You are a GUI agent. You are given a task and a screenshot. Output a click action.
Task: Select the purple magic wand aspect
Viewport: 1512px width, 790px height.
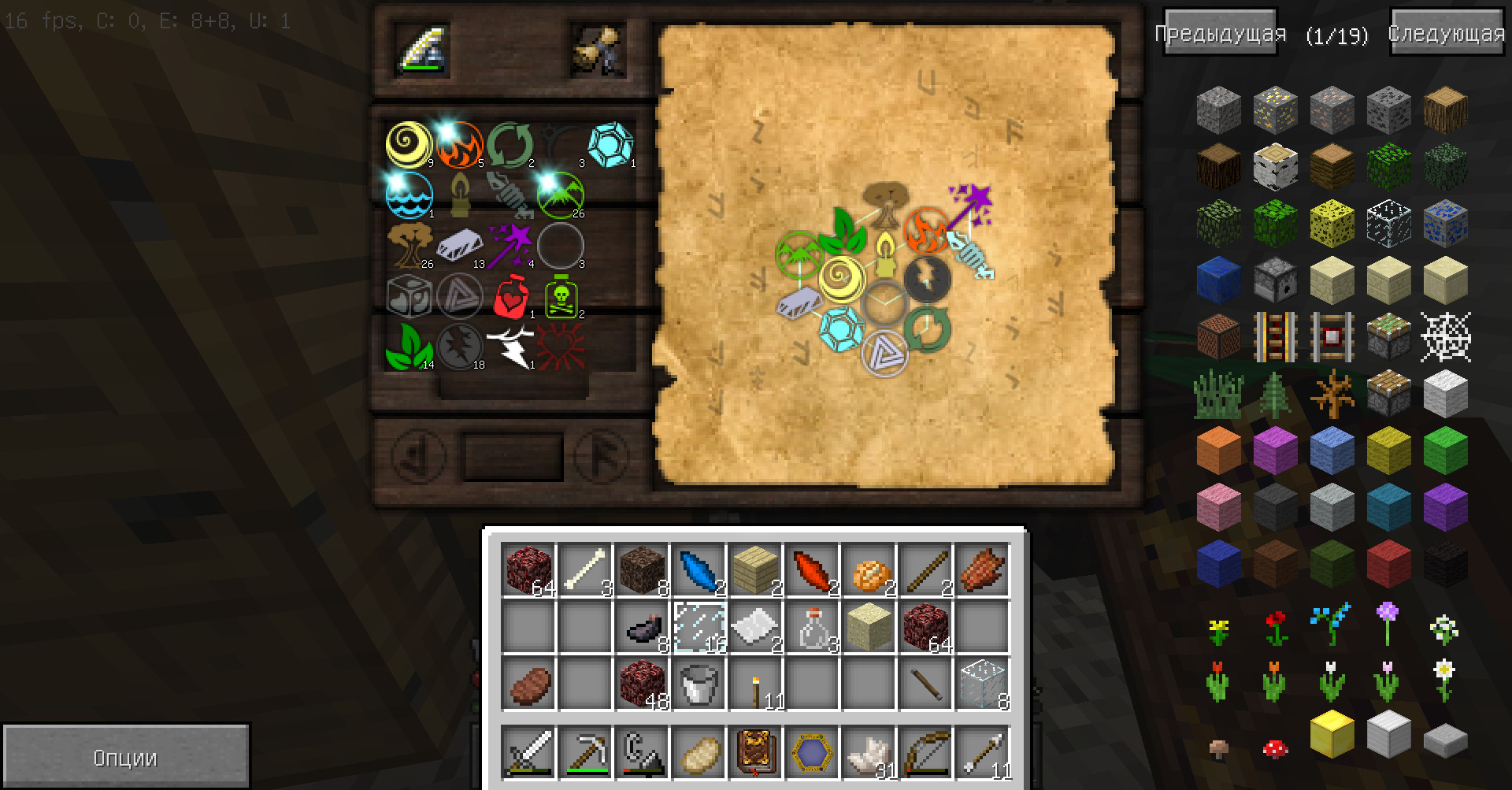click(510, 245)
